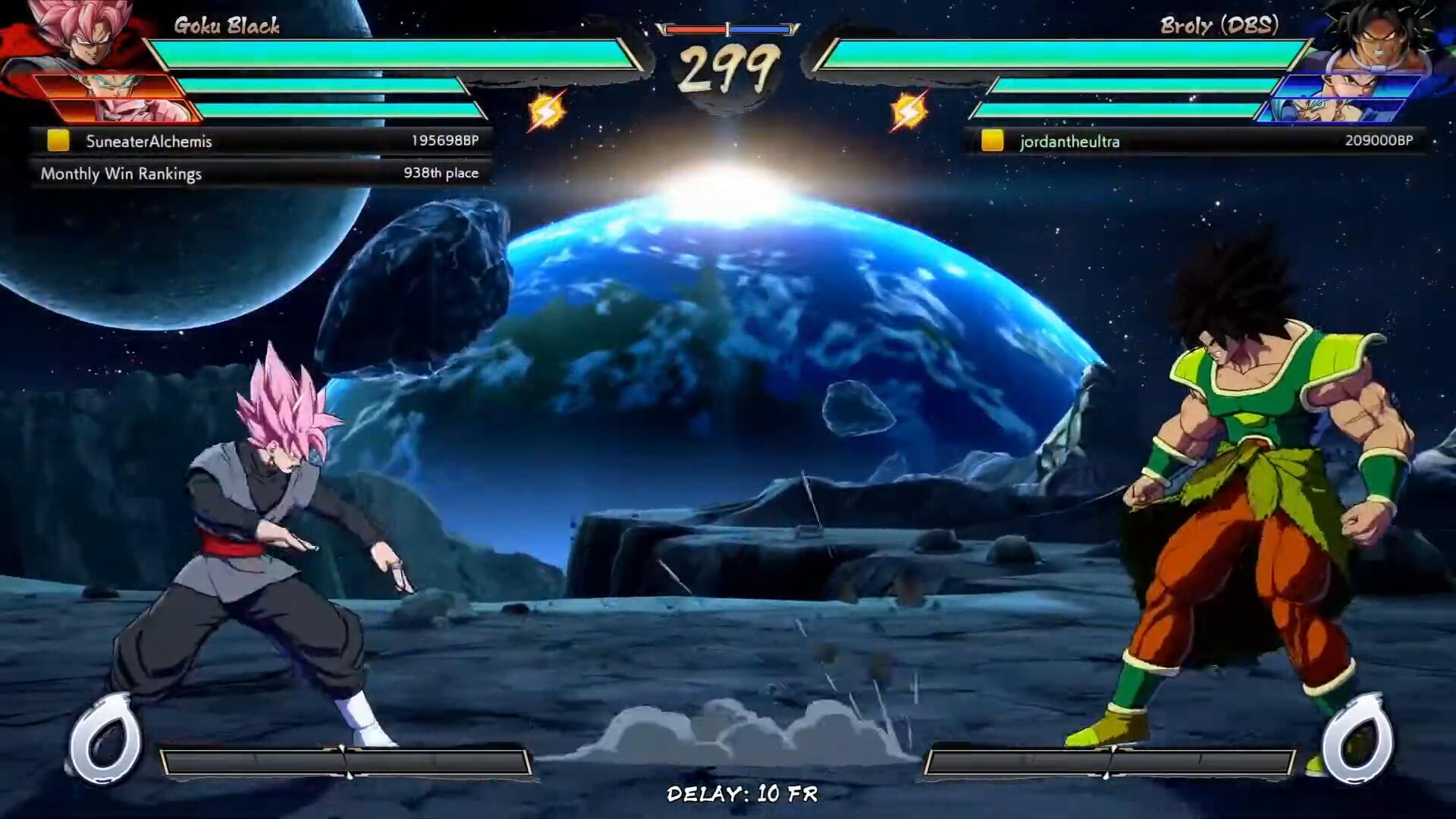Open jordantheultra player name plate
Screen dimensions: 1456x819
tap(1069, 141)
